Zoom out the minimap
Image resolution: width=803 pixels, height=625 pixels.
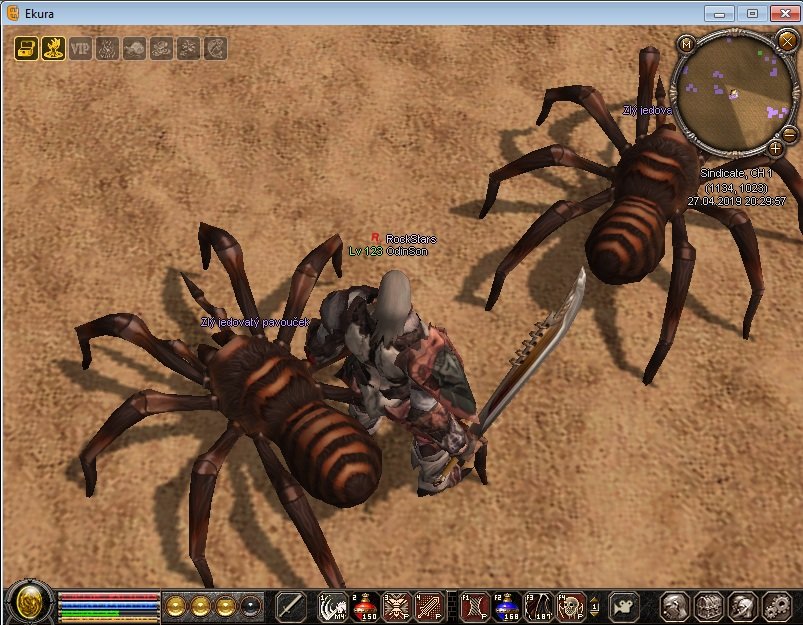(x=789, y=135)
